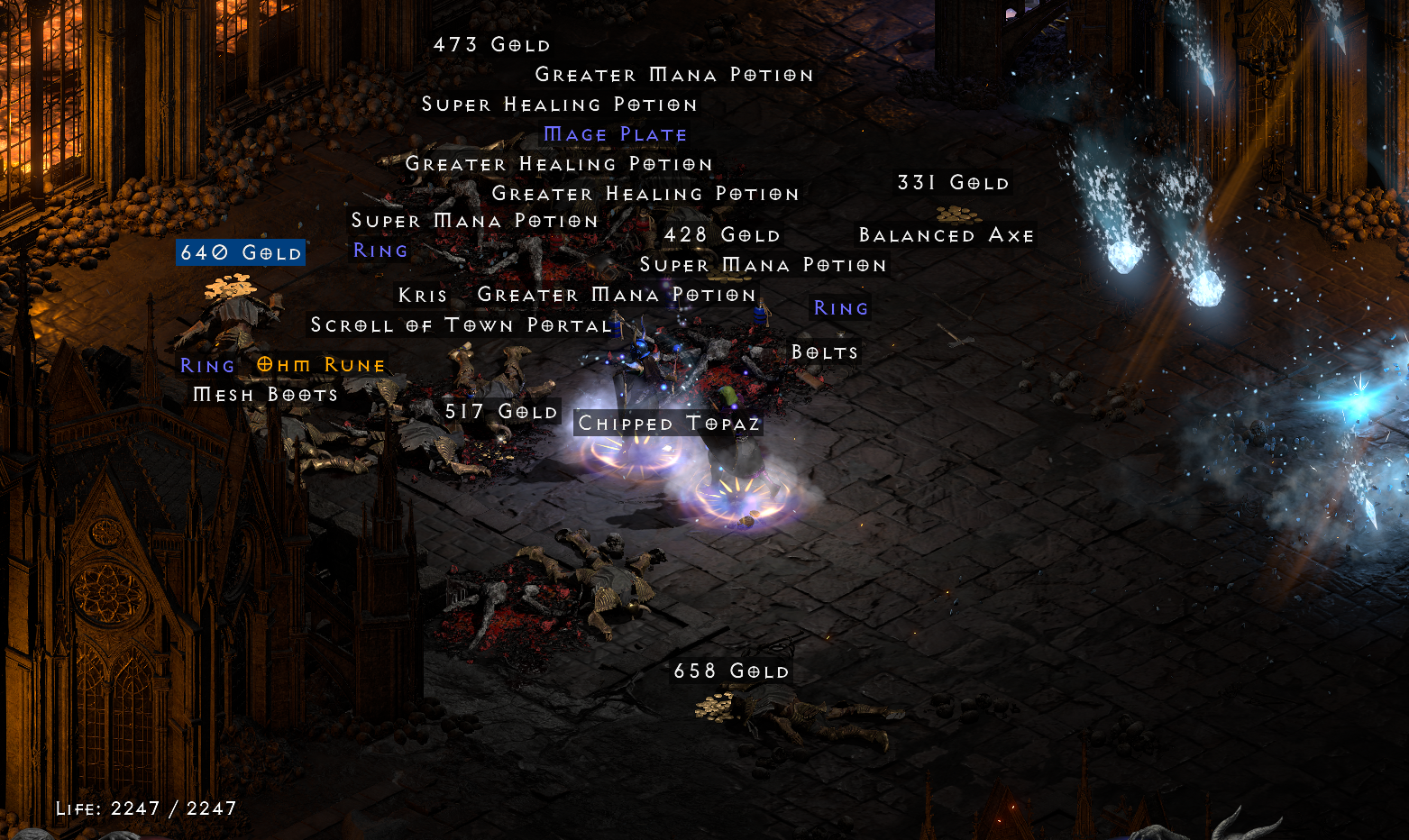1409x840 pixels.
Task: Pick up the 473 Gold label
Action: click(x=492, y=42)
